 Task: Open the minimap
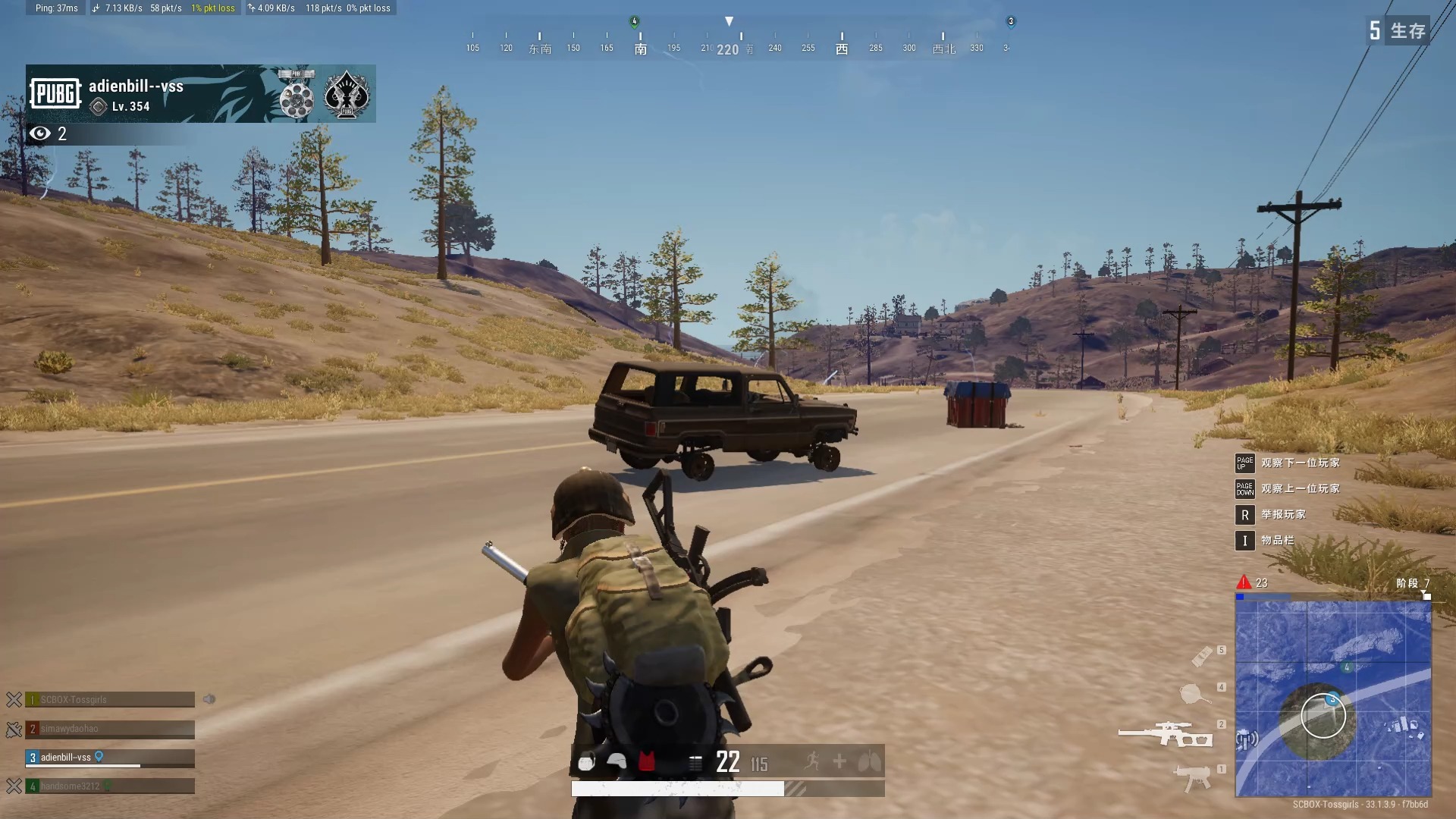pos(1333,698)
